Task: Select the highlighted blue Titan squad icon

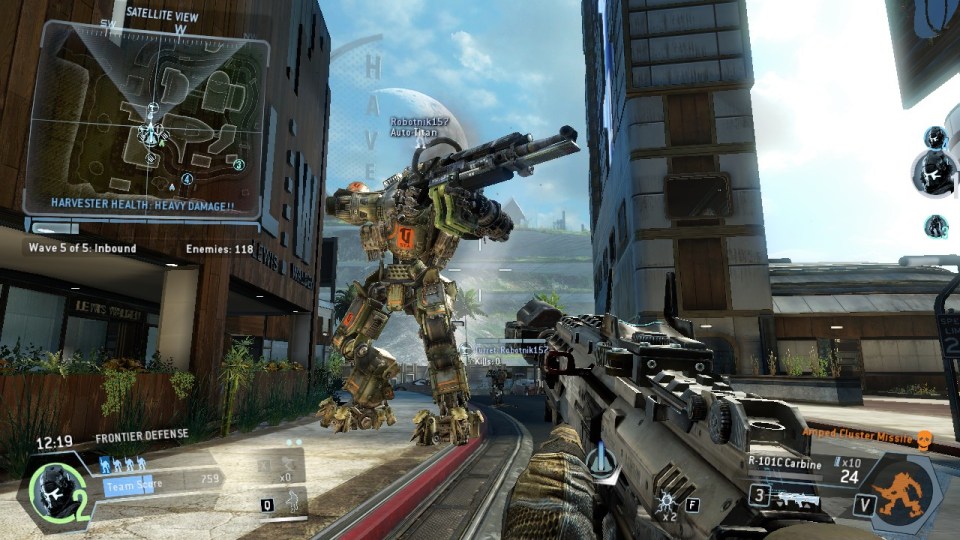Action: pos(105,464)
